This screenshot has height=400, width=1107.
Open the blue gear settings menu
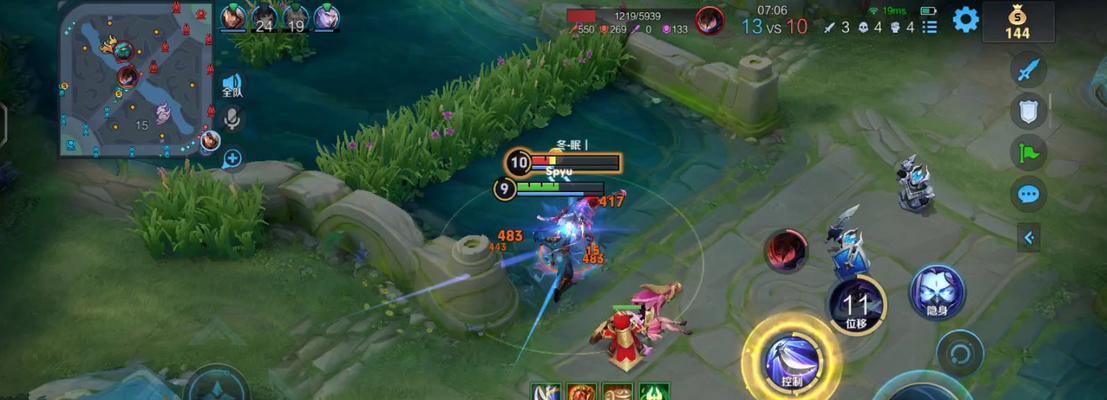pyautogui.click(x=965, y=19)
